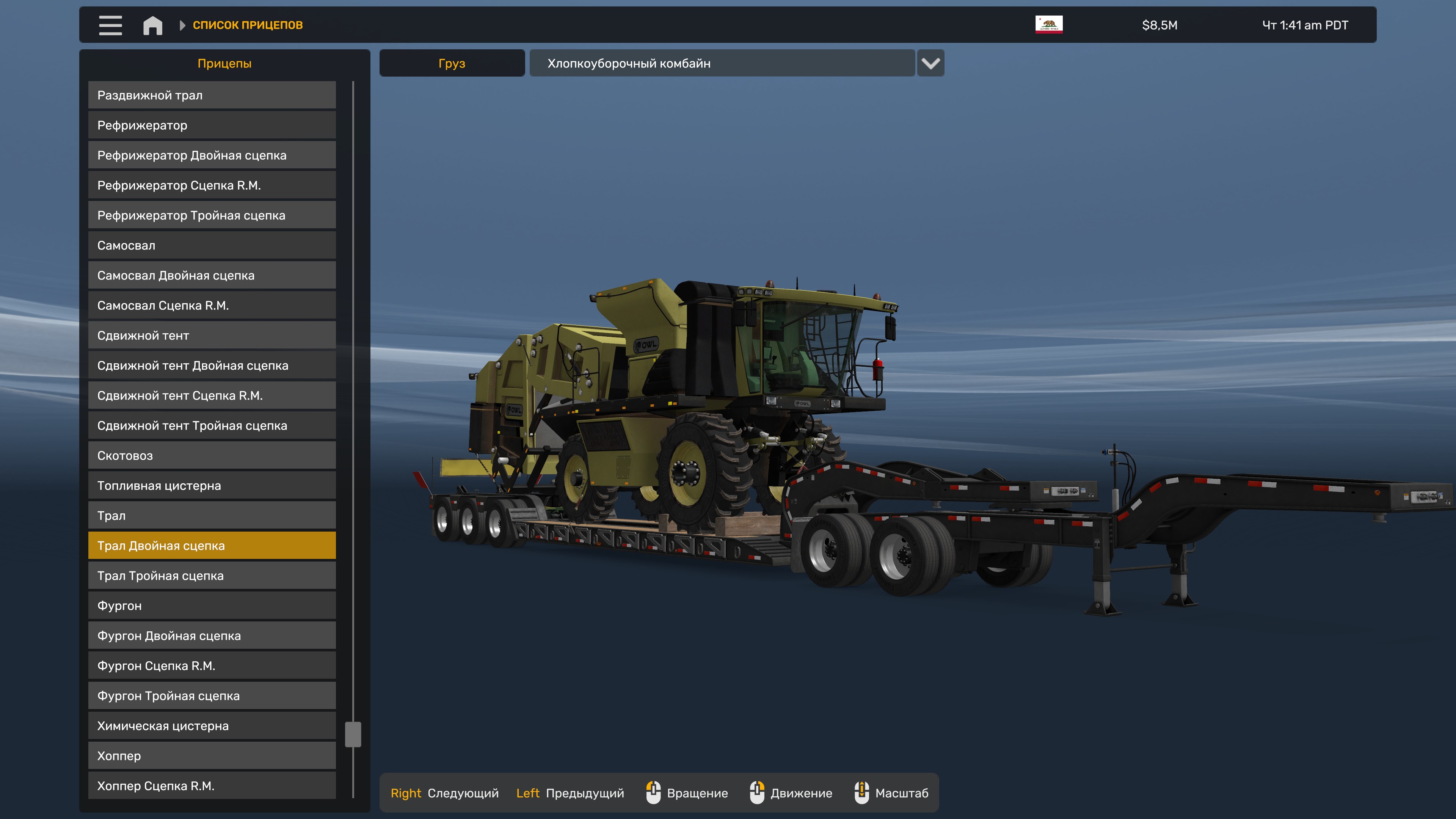Pick Рефрижератор Двойная сцепка
The image size is (1456, 819).
pos(212,155)
